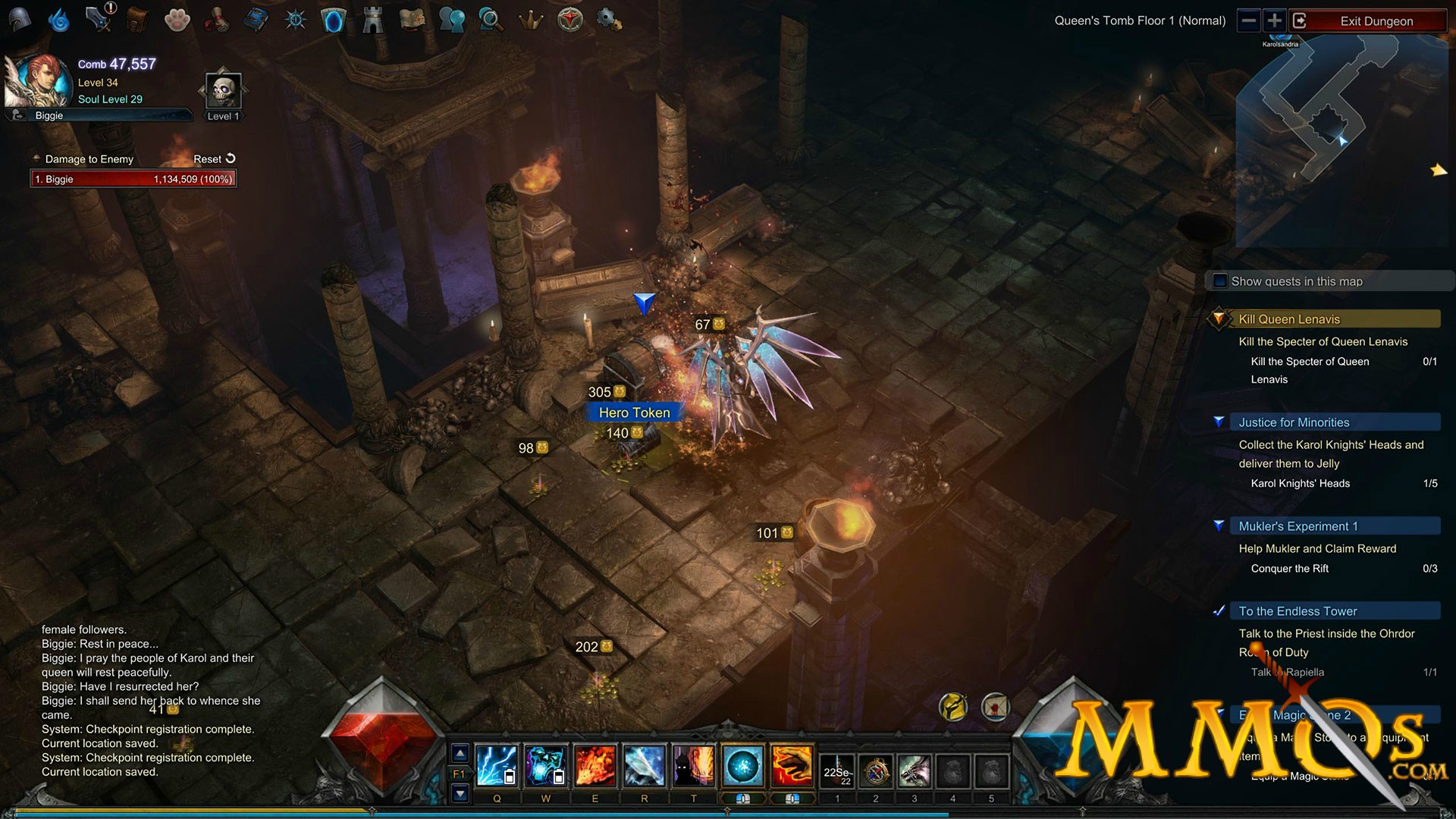Reset the Damage to Enemy meter

click(215, 158)
